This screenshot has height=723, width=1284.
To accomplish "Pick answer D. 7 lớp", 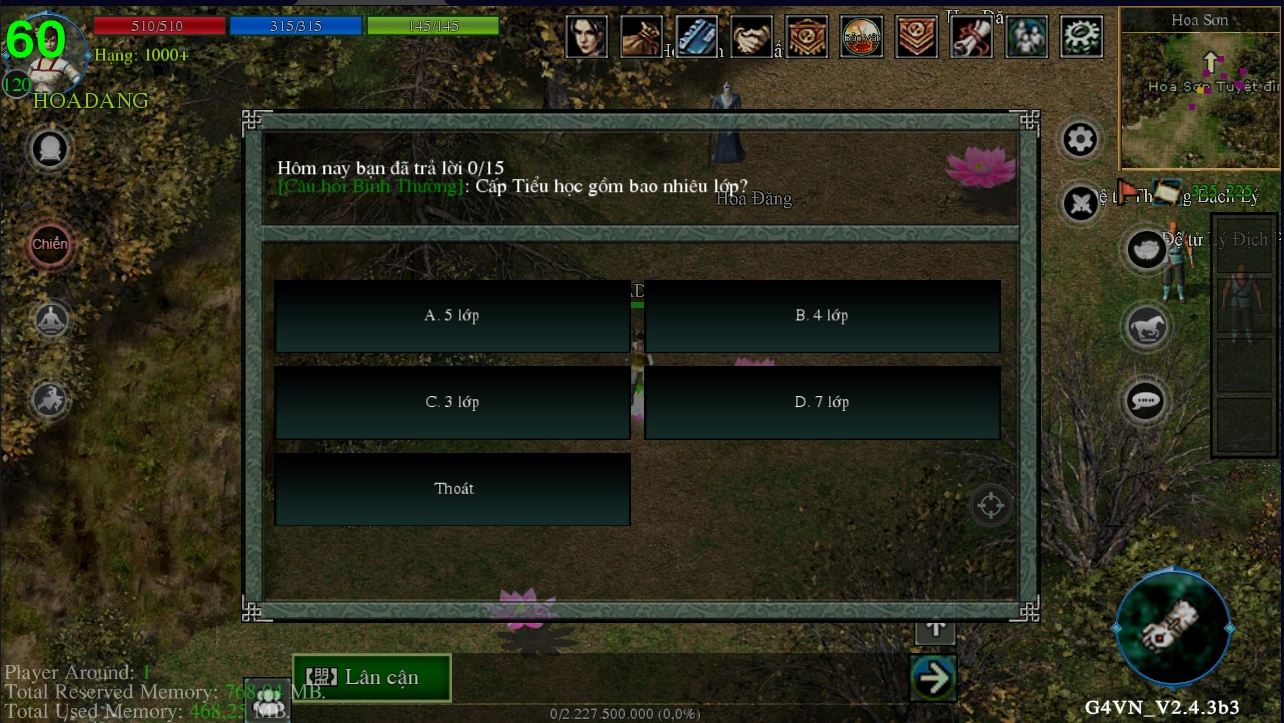I will (x=822, y=402).
